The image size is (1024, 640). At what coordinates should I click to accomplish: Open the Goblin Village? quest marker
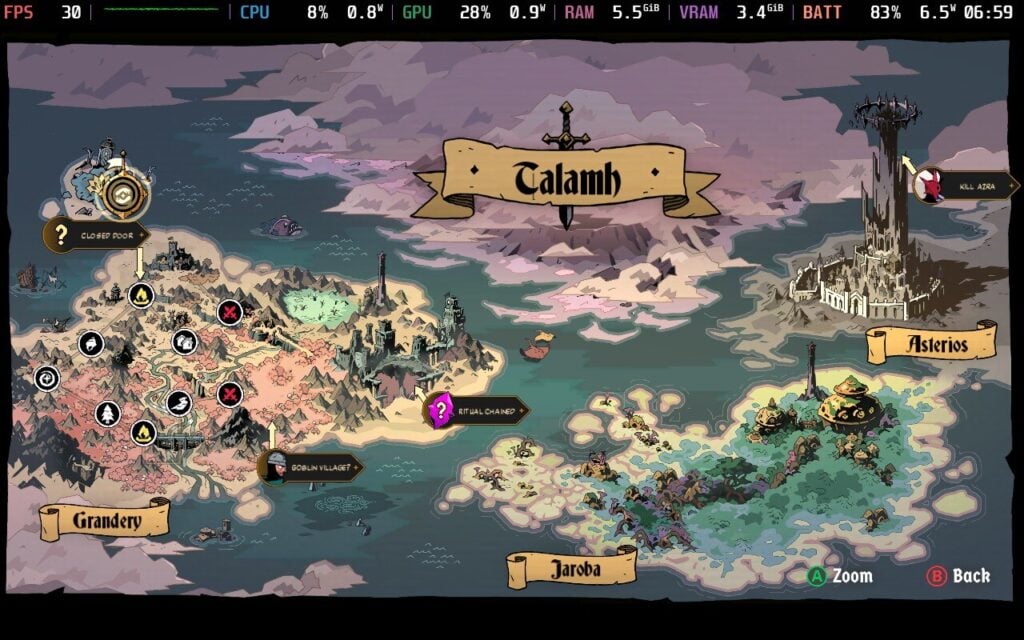tap(309, 466)
